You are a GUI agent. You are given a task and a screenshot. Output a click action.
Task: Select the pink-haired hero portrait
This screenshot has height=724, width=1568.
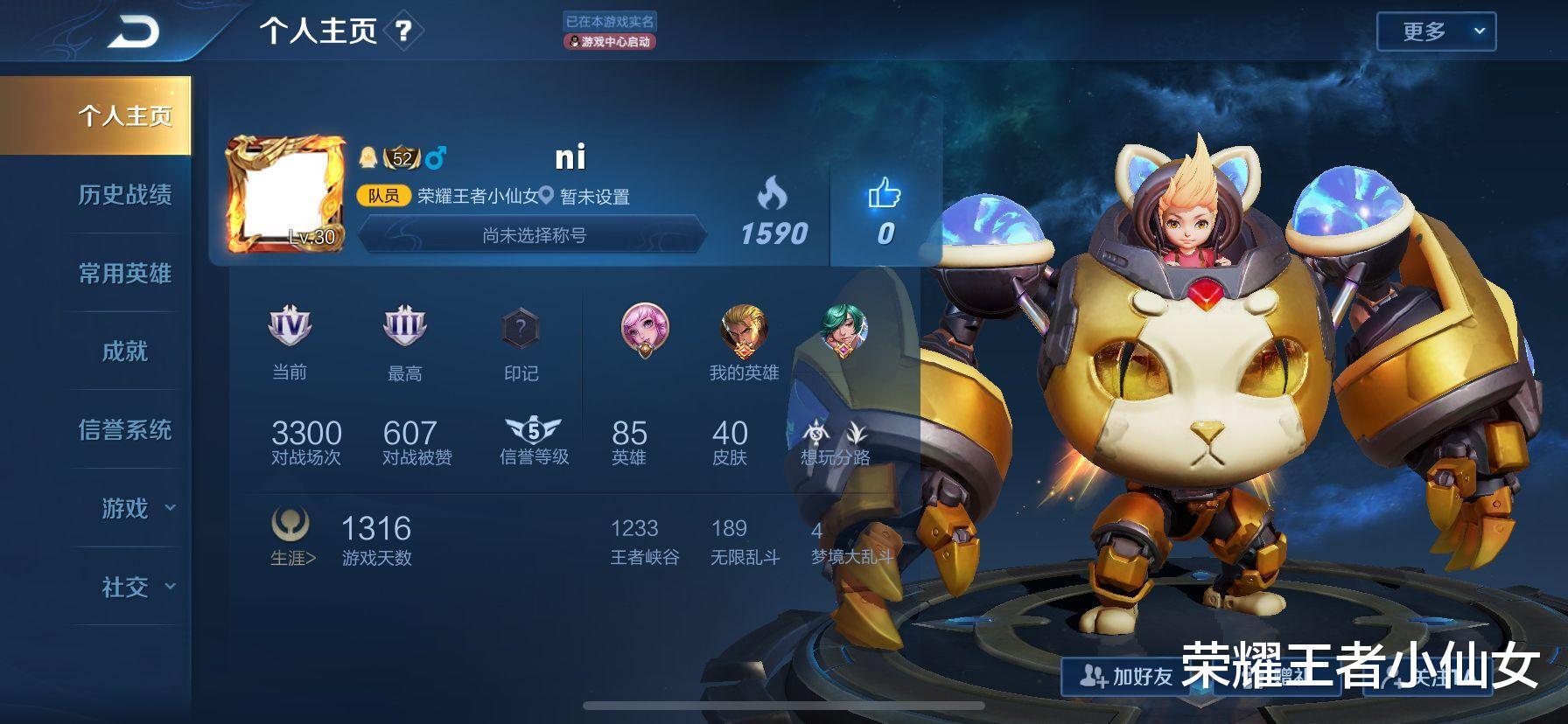(645, 330)
